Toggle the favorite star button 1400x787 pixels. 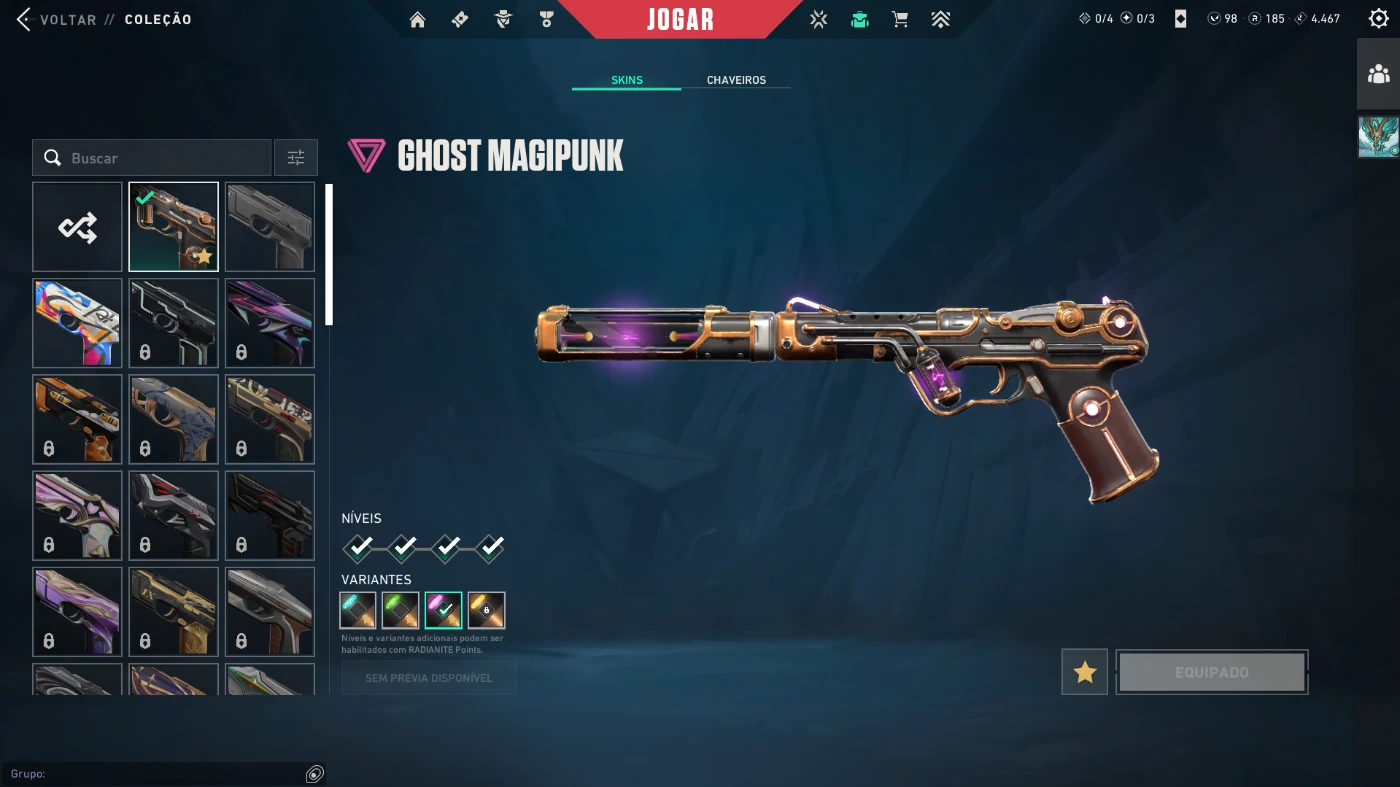click(x=1085, y=672)
